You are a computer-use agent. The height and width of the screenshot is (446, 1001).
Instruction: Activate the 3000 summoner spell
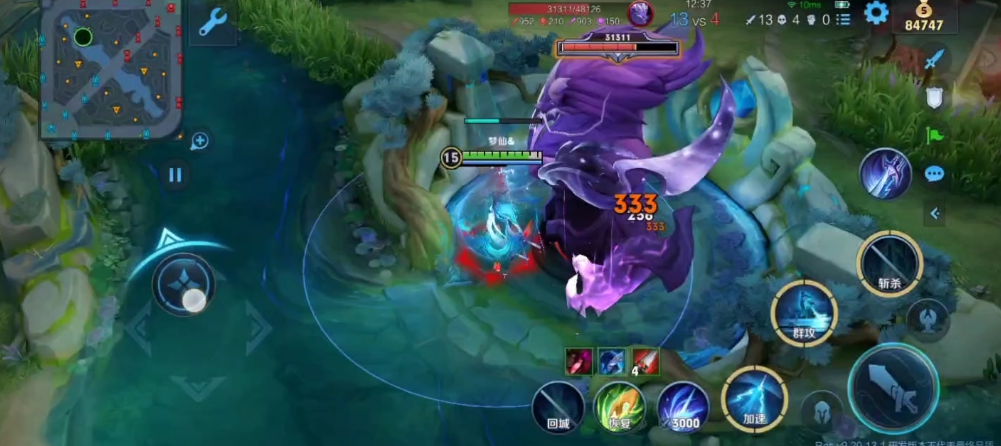coord(683,408)
